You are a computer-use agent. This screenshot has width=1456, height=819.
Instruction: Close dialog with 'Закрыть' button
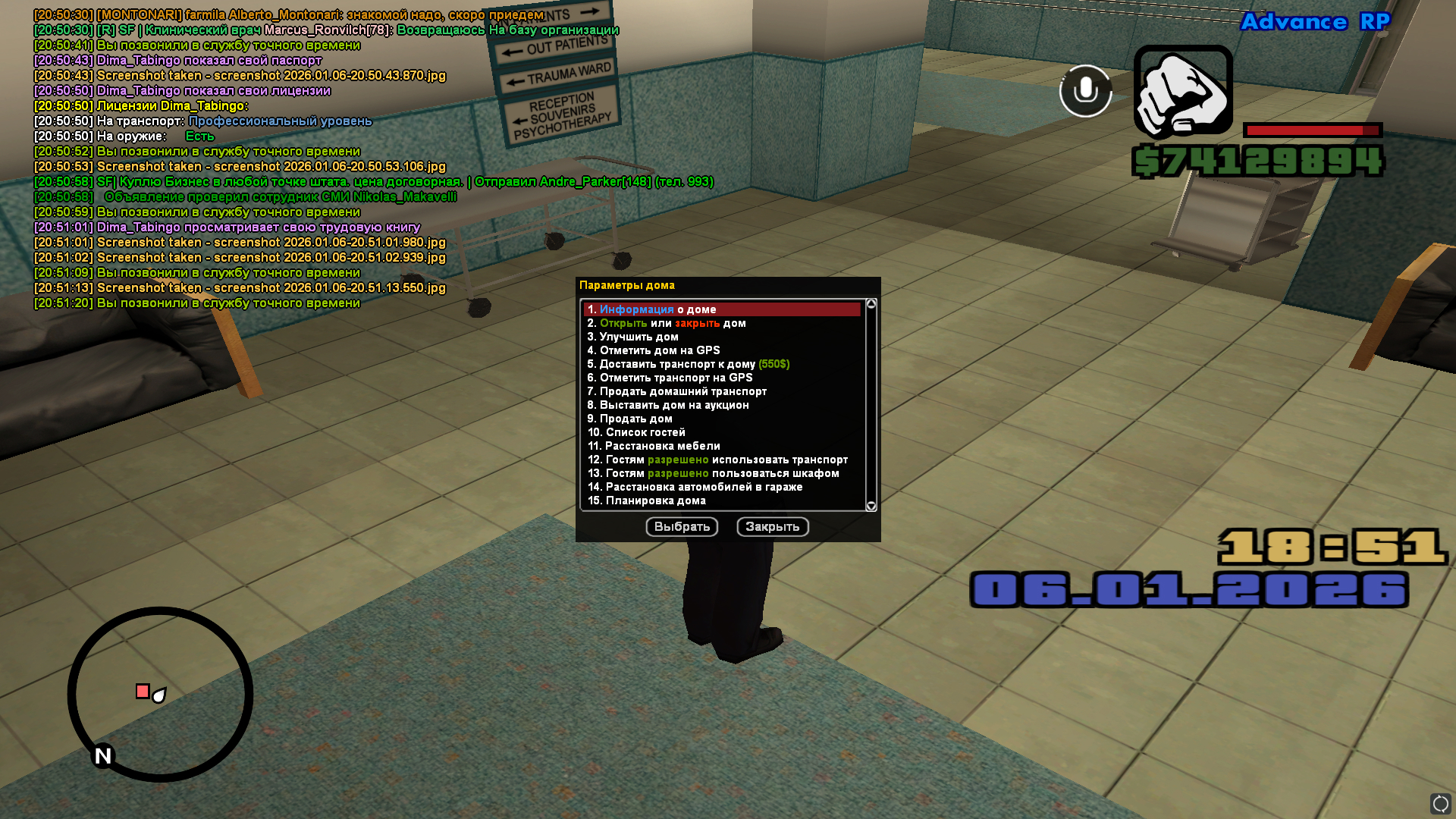pyautogui.click(x=772, y=527)
